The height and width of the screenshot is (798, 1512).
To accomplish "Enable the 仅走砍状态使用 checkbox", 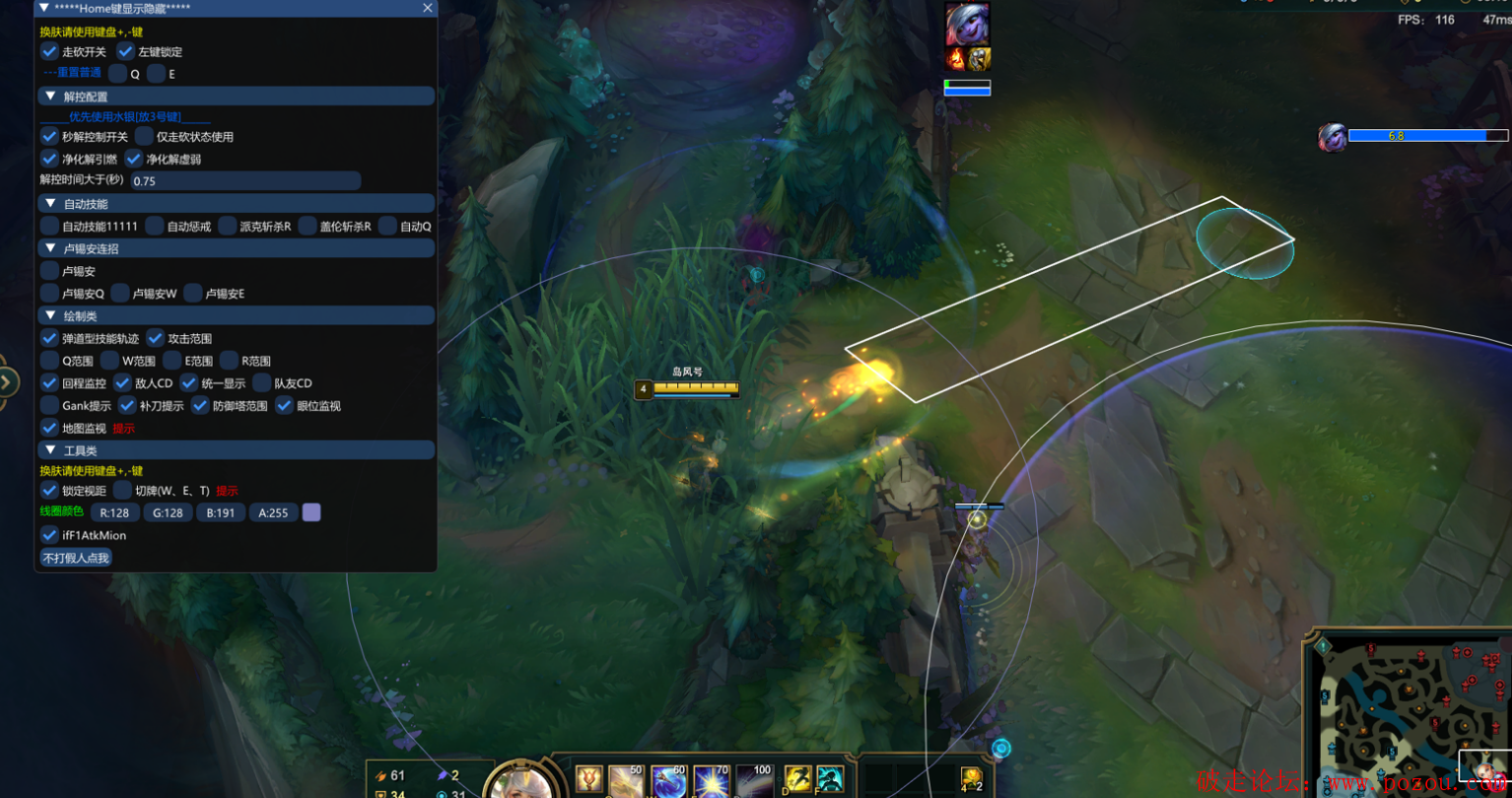I will point(144,136).
